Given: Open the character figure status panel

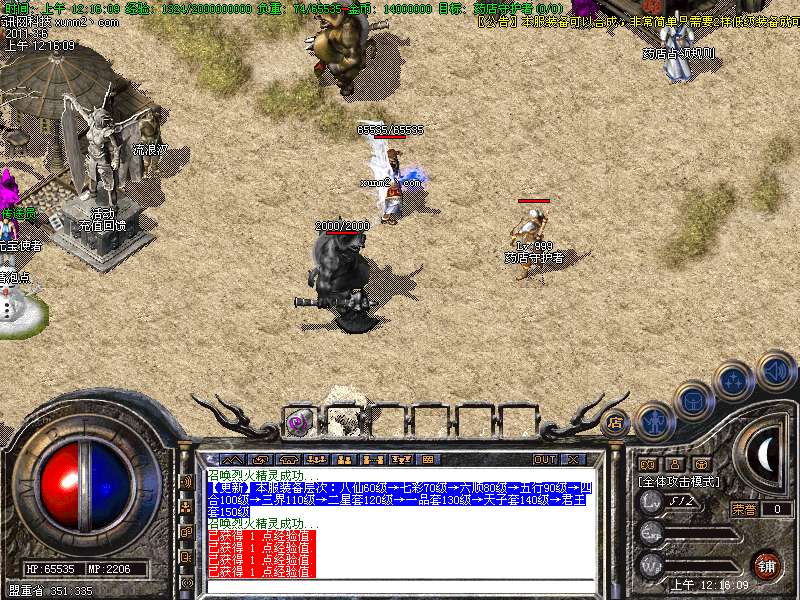Looking at the screenshot, I should [x=654, y=420].
